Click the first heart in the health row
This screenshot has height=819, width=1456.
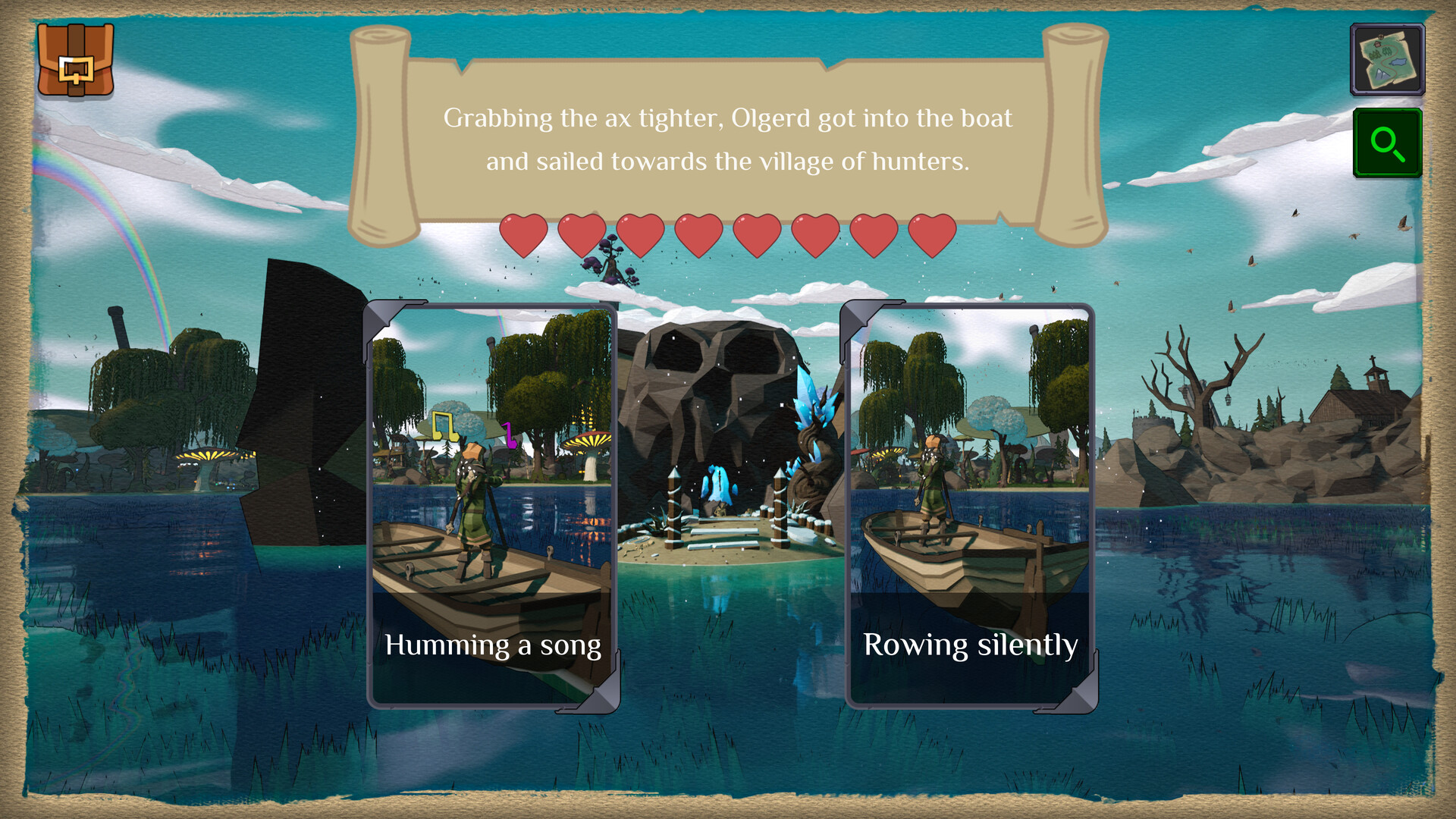click(525, 235)
